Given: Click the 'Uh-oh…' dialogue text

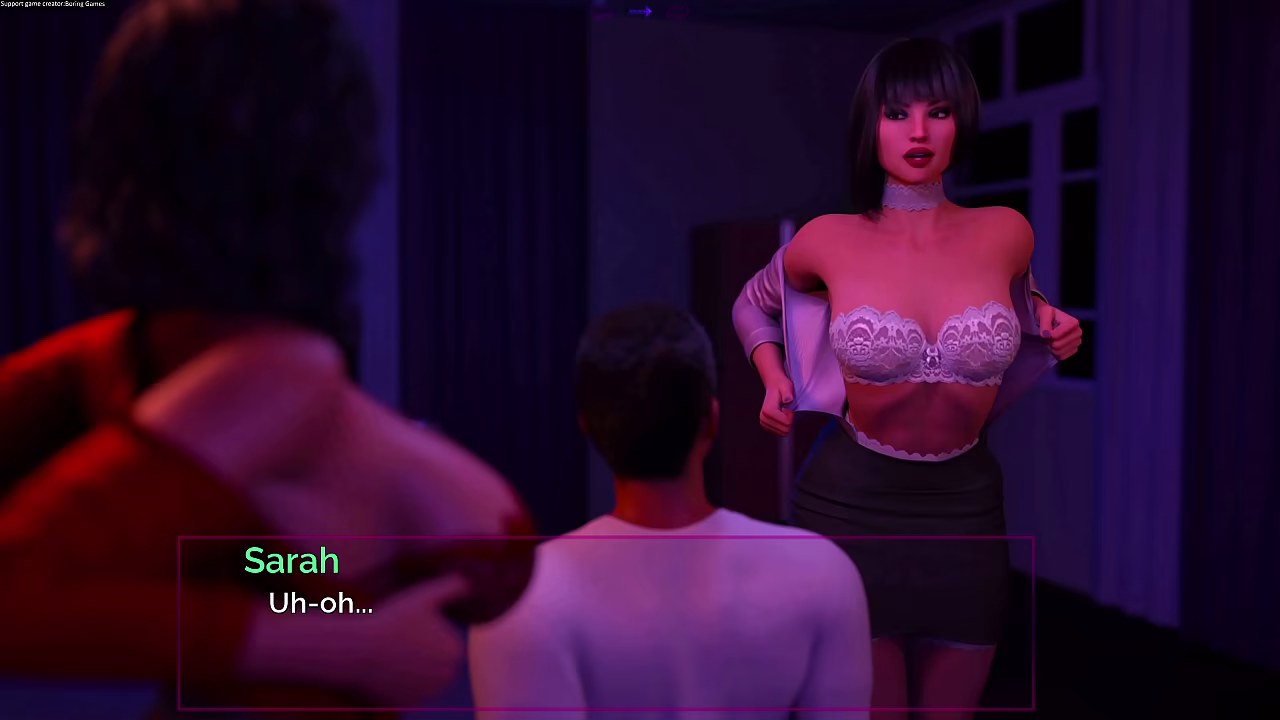Looking at the screenshot, I should pyautogui.click(x=320, y=604).
